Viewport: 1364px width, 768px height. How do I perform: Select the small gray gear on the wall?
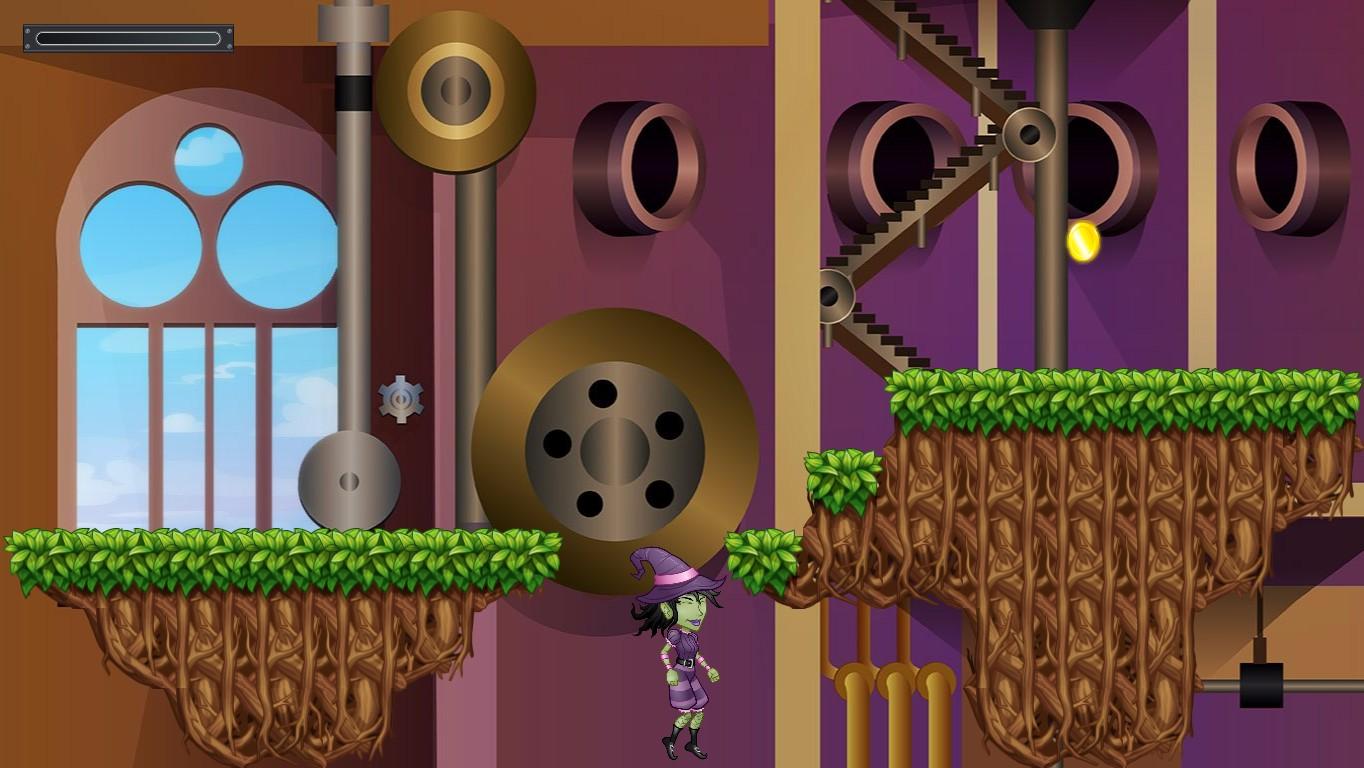click(400, 398)
